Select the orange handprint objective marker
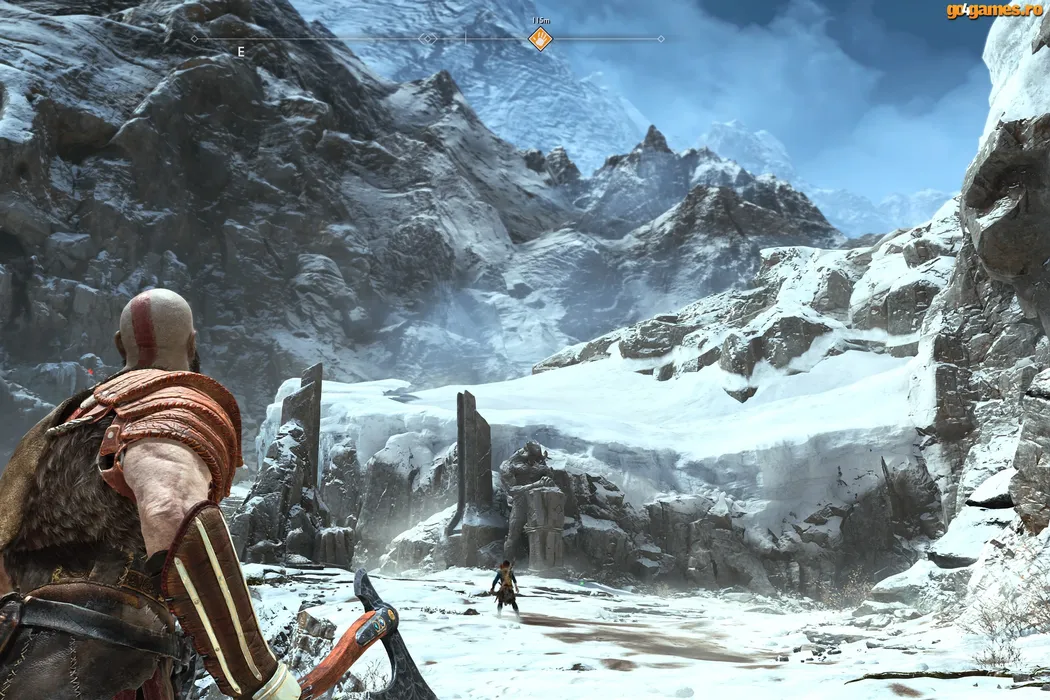Image resolution: width=1050 pixels, height=700 pixels. point(540,39)
